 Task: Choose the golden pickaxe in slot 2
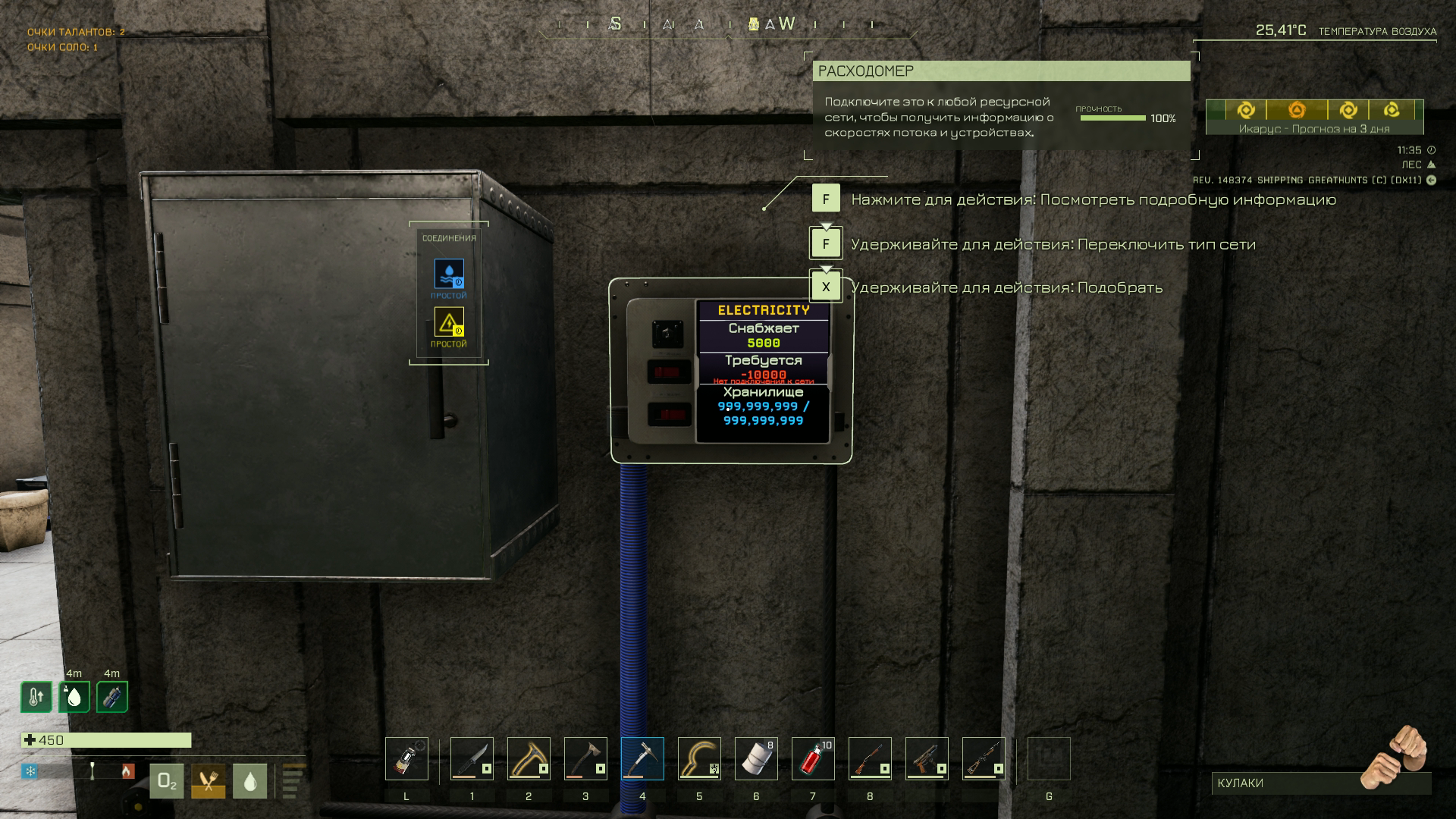pyautogui.click(x=529, y=758)
